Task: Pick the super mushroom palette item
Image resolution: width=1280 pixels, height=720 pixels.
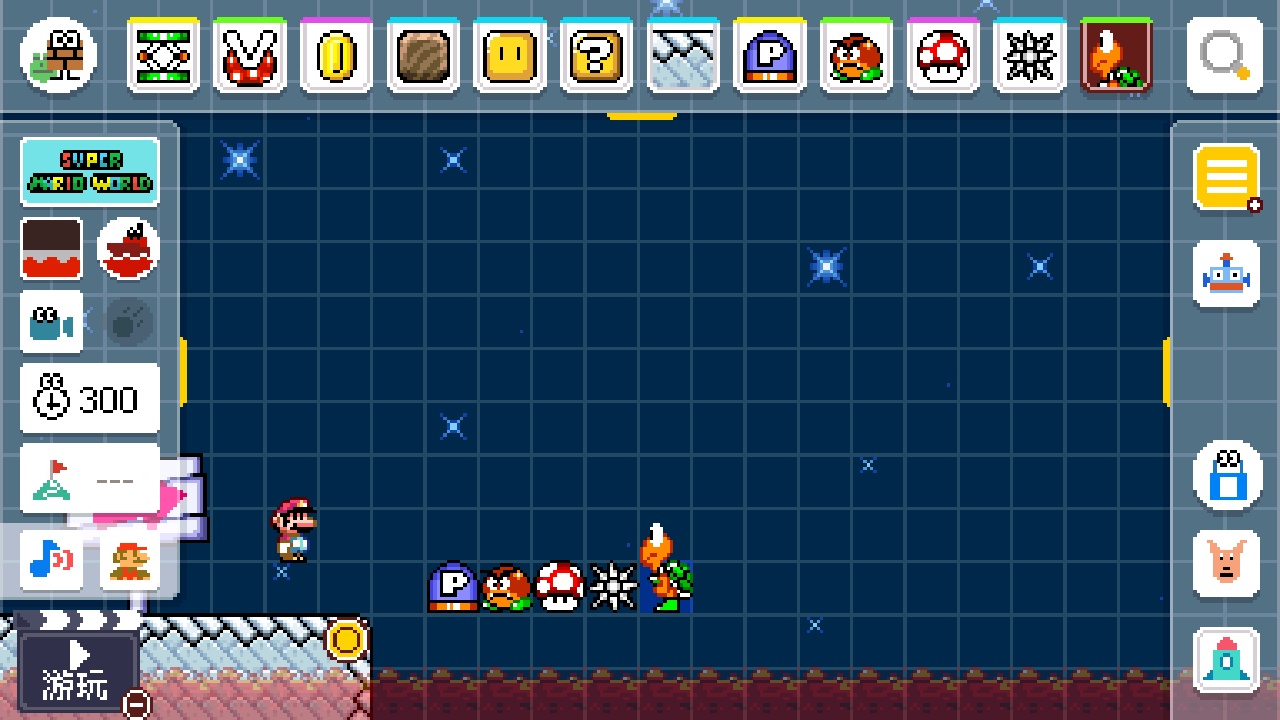Action: 943,55
